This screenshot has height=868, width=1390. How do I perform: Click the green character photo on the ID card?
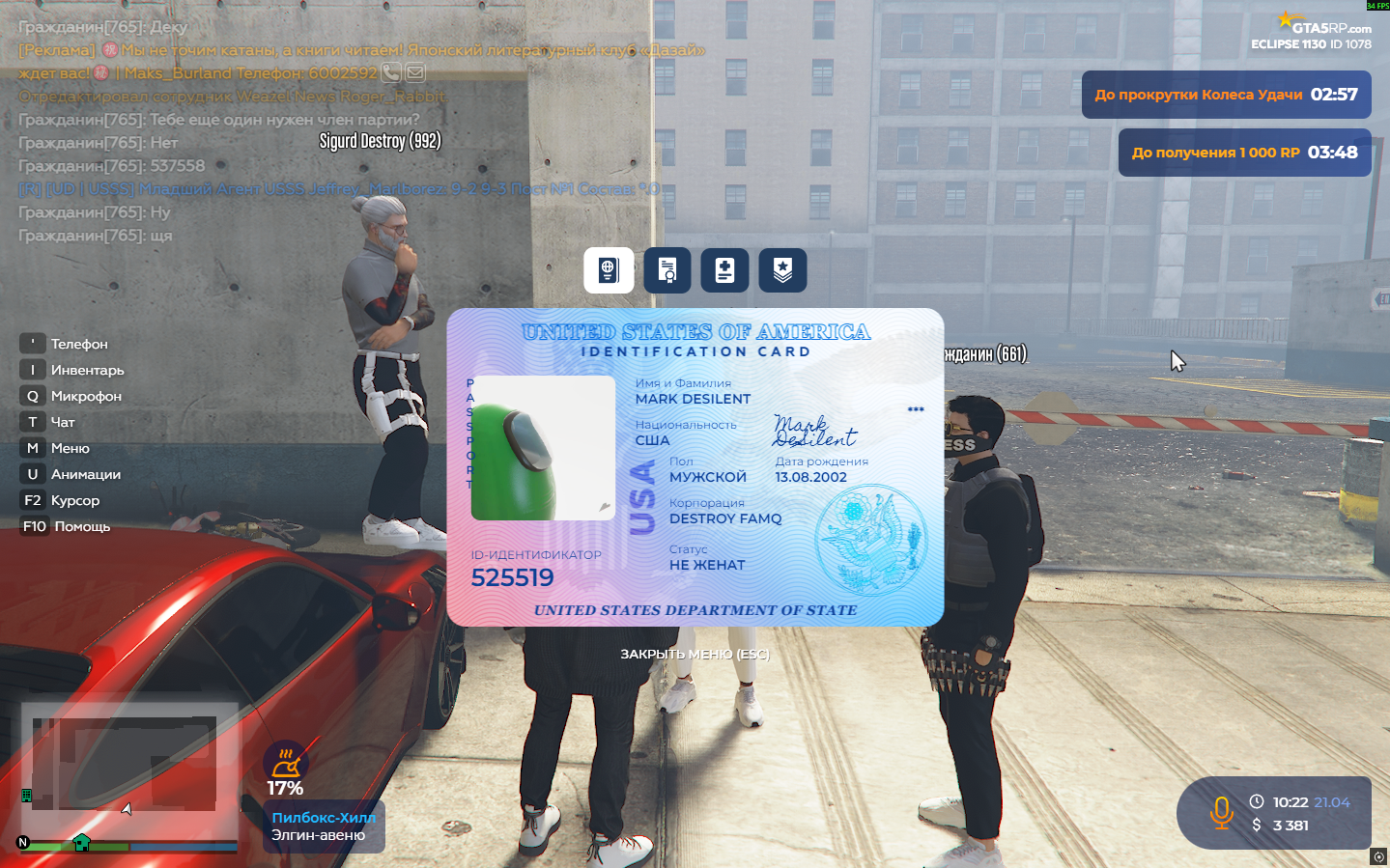point(542,449)
